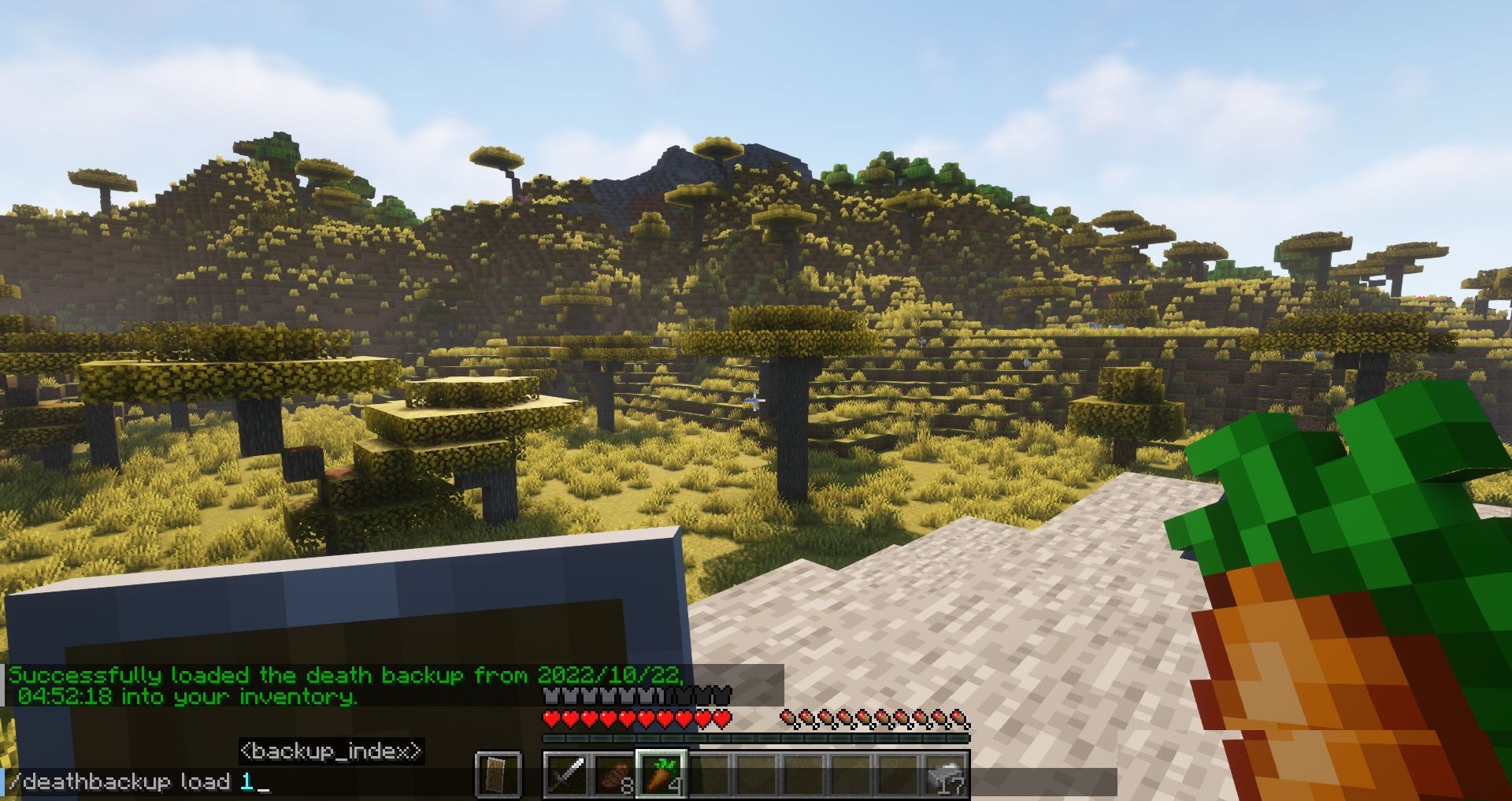Click the shield off-hand slot
This screenshot has height=801, width=1512.
point(498,774)
